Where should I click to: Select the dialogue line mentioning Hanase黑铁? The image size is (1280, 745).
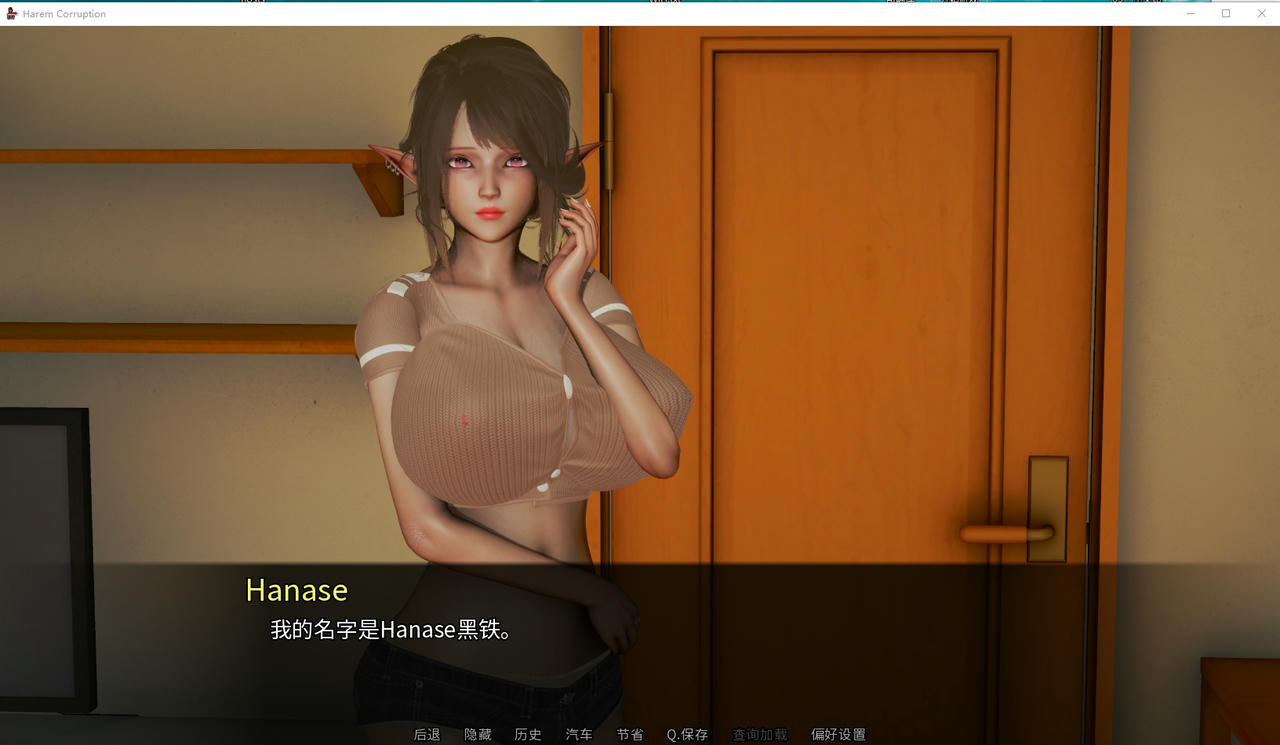[x=389, y=630]
